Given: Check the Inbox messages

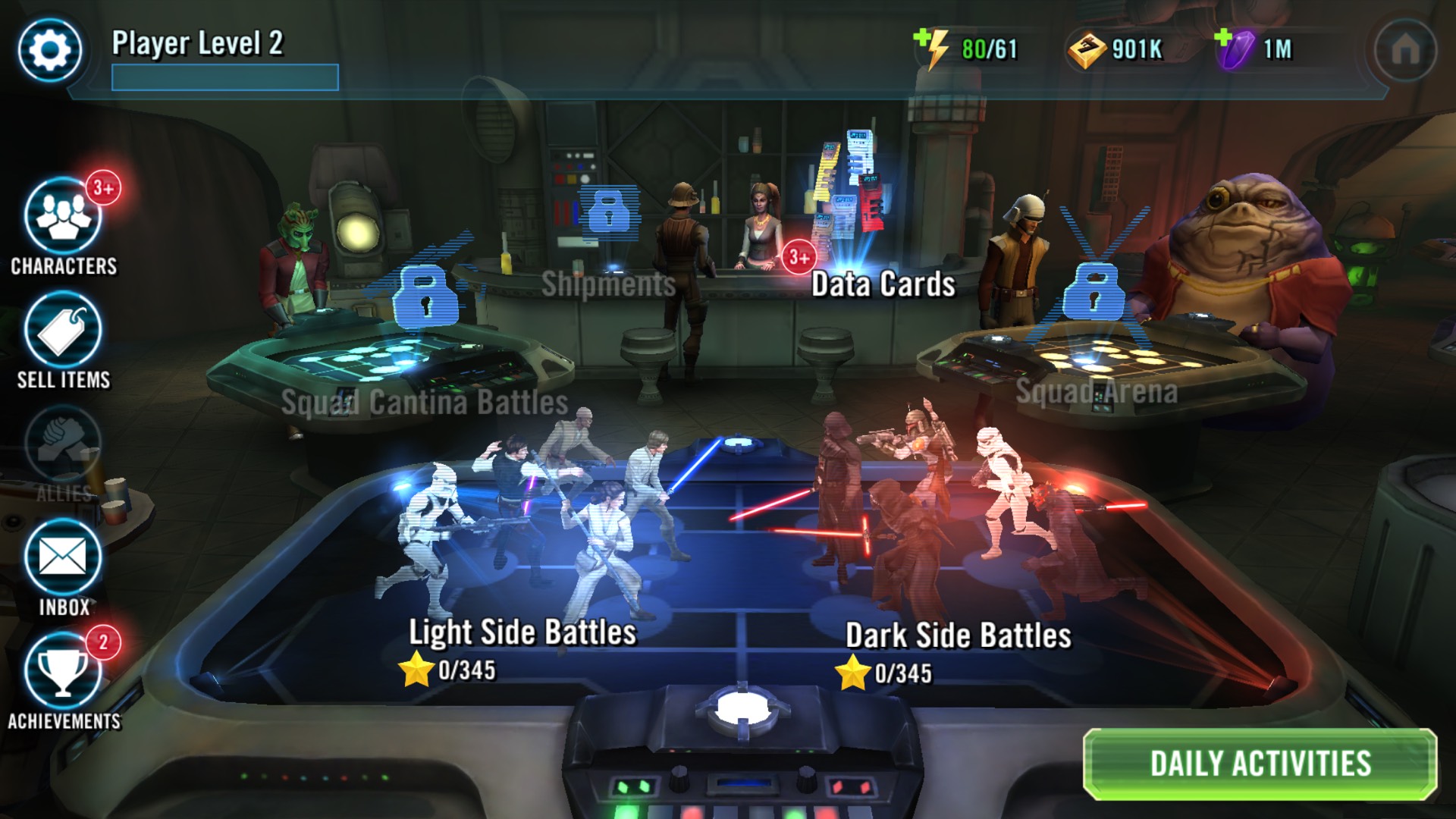Looking at the screenshot, I should [63, 559].
